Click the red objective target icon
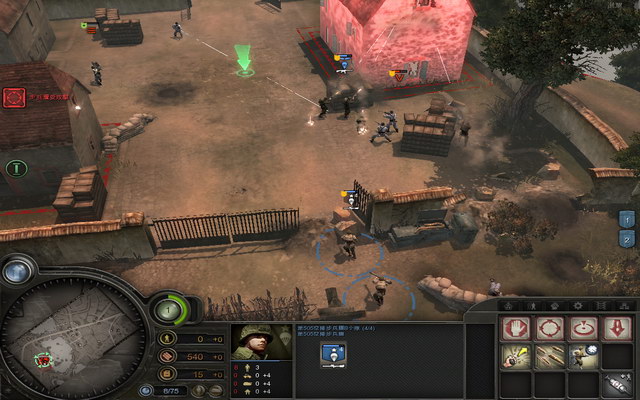The height and width of the screenshot is (400, 640). [x=14, y=97]
